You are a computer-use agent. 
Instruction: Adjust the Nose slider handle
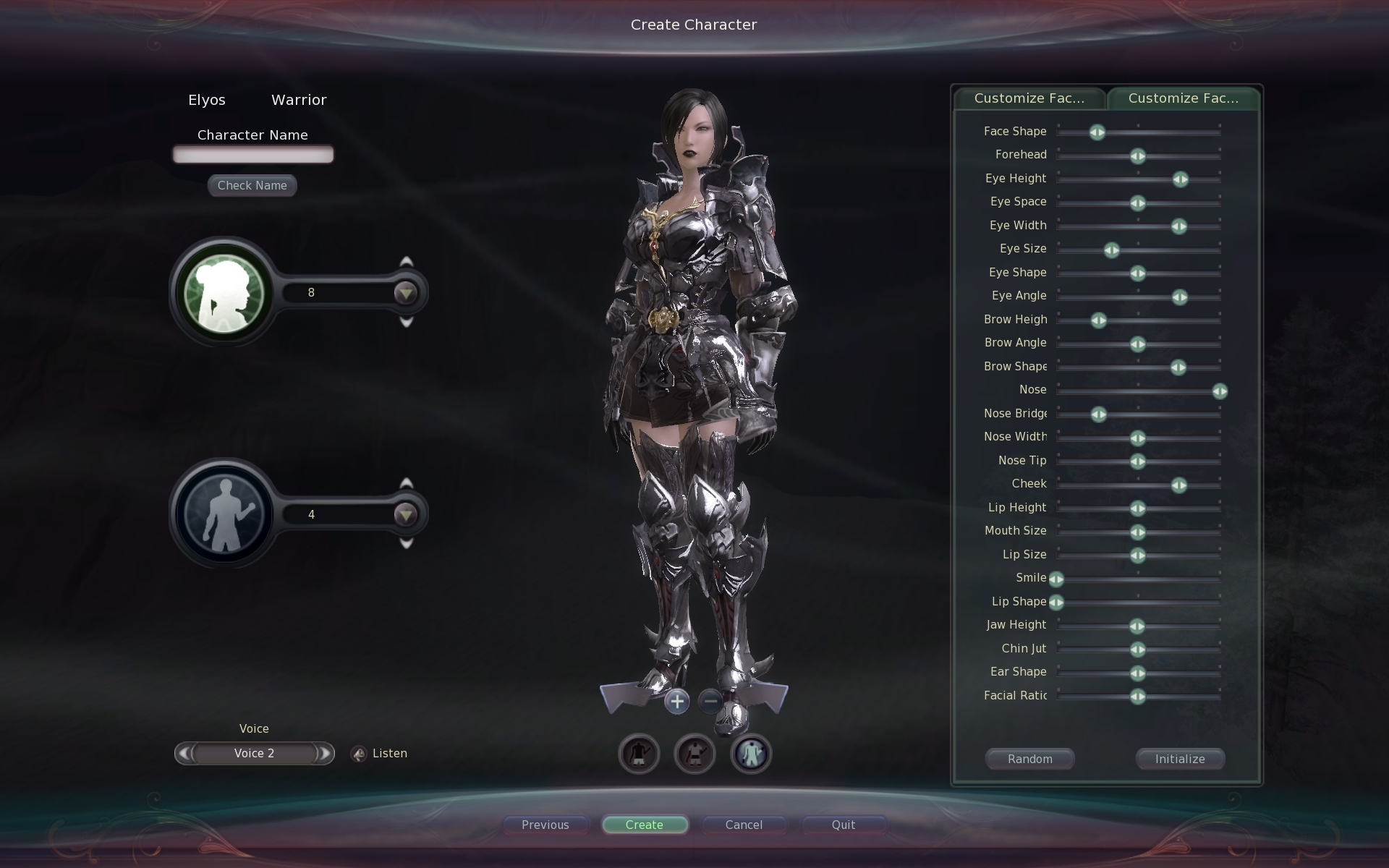tap(1220, 391)
